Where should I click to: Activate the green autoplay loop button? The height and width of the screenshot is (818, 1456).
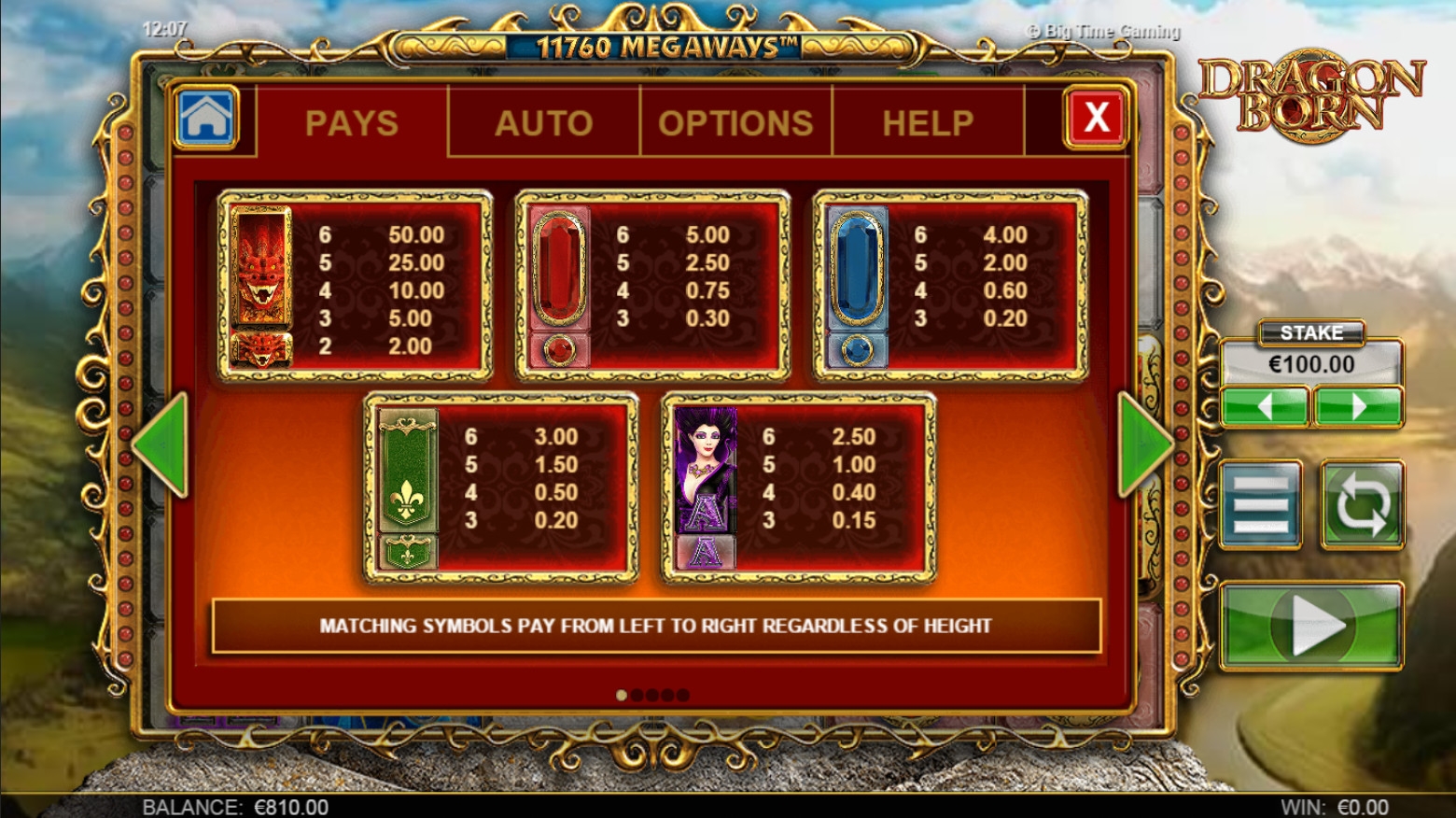[1362, 504]
